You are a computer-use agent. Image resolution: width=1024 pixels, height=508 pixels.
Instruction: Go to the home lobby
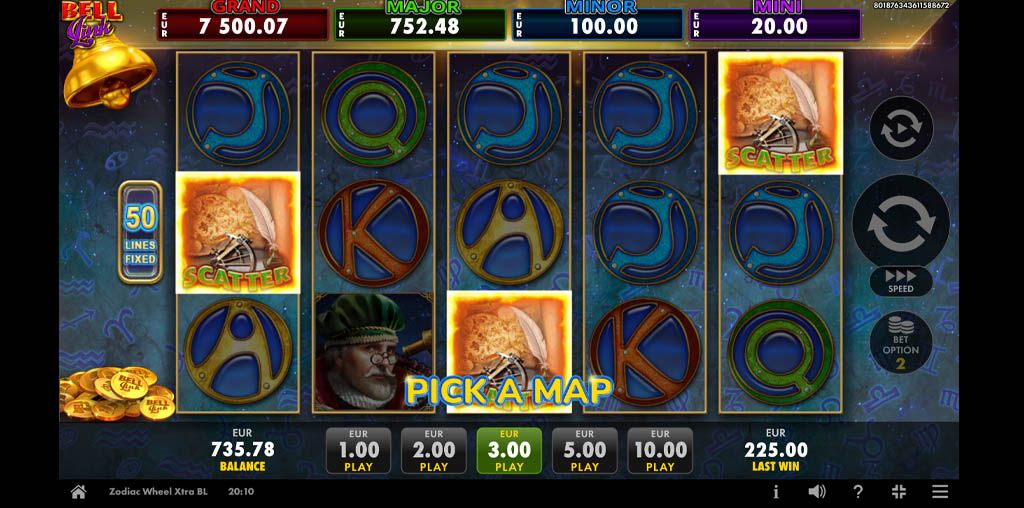pos(78,492)
